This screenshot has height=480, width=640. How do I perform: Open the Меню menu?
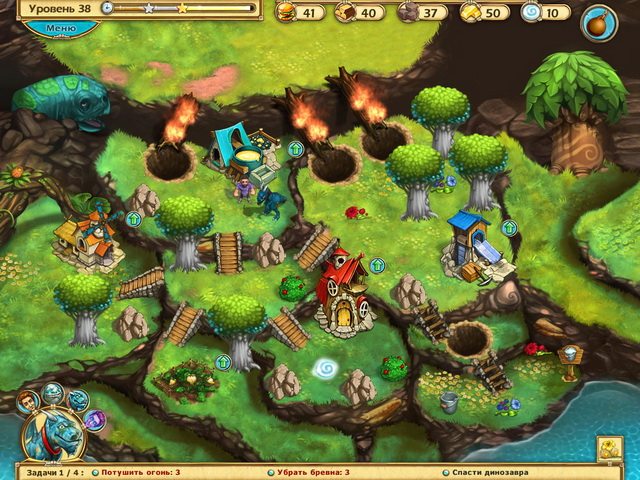60,29
